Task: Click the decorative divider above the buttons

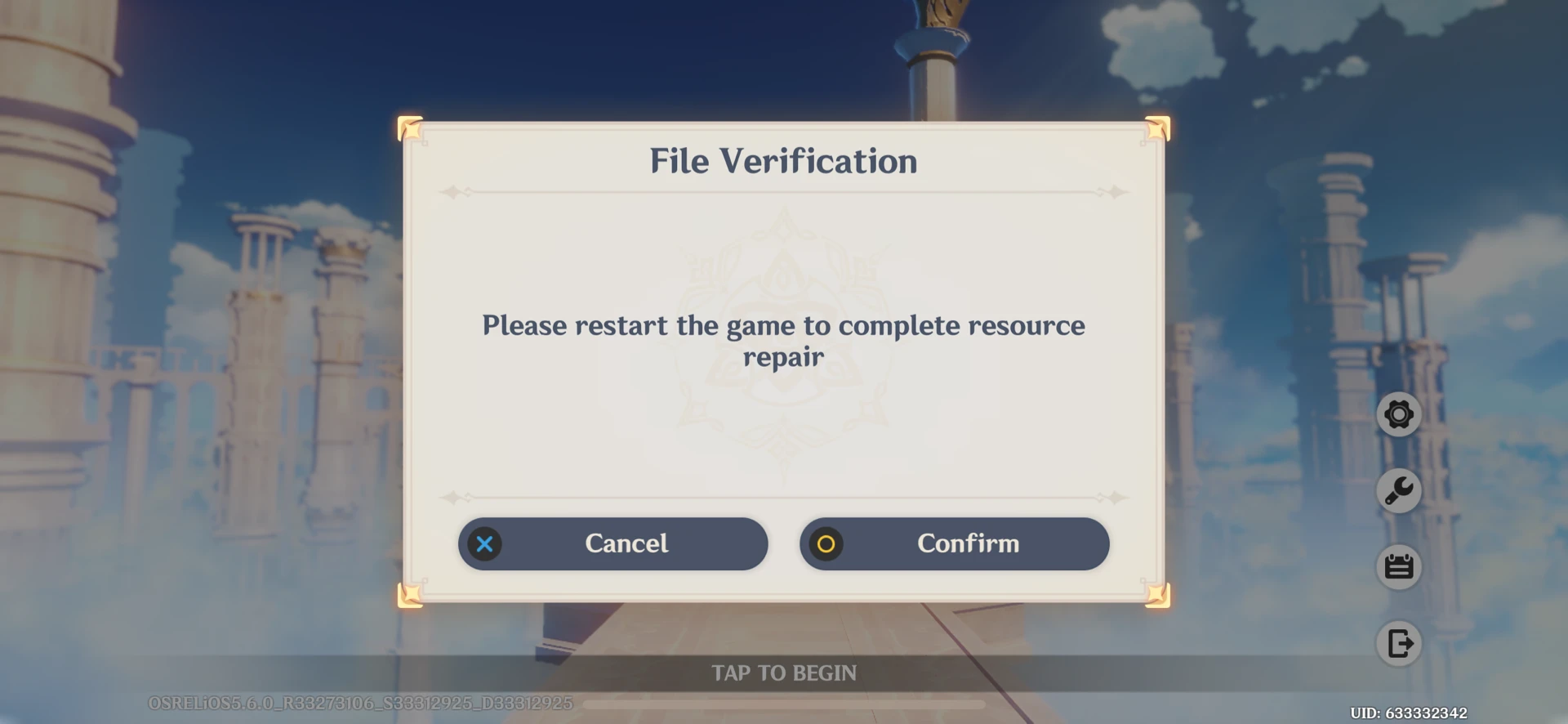Action: pyautogui.click(x=784, y=496)
